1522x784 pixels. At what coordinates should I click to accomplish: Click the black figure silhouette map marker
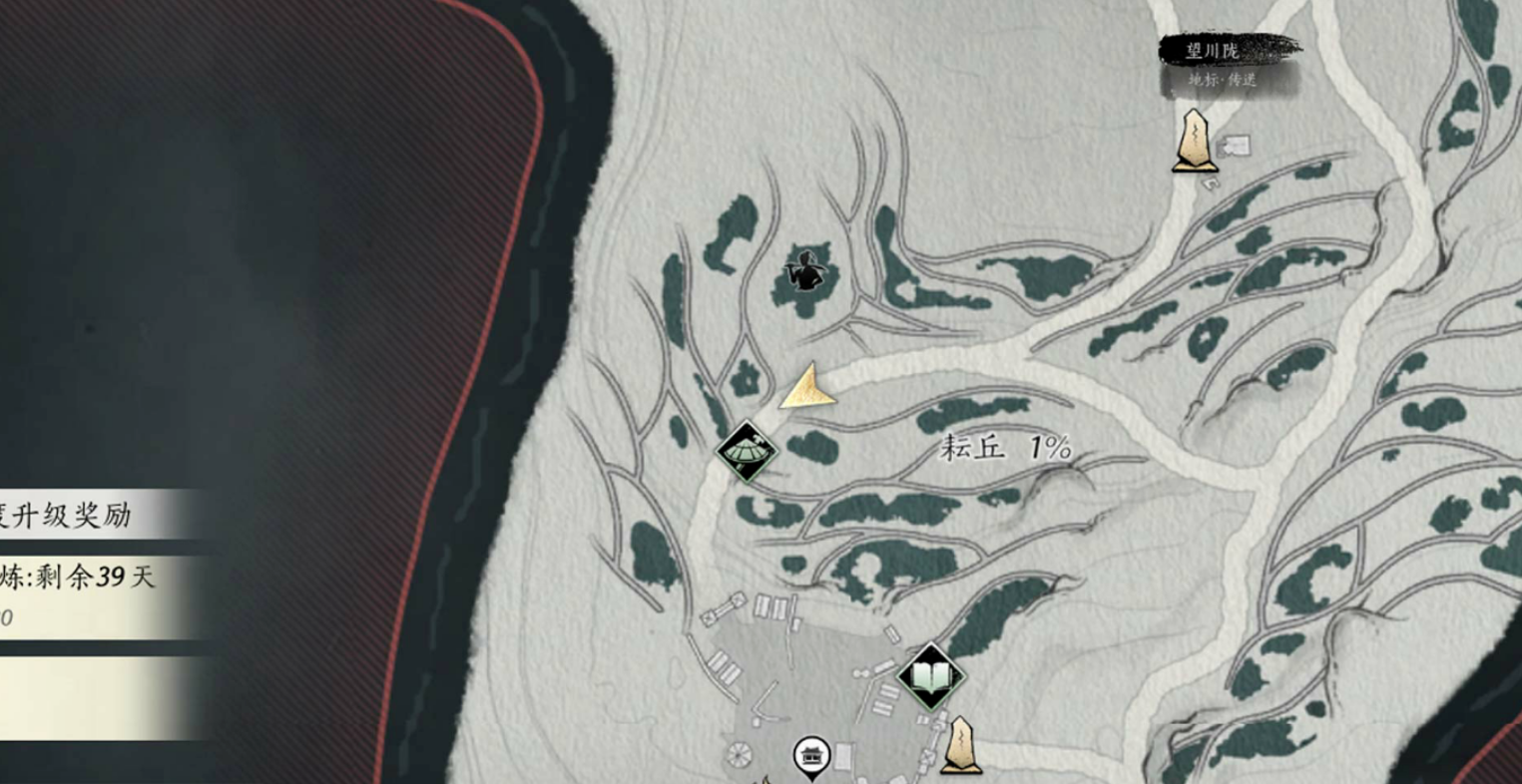(x=803, y=271)
